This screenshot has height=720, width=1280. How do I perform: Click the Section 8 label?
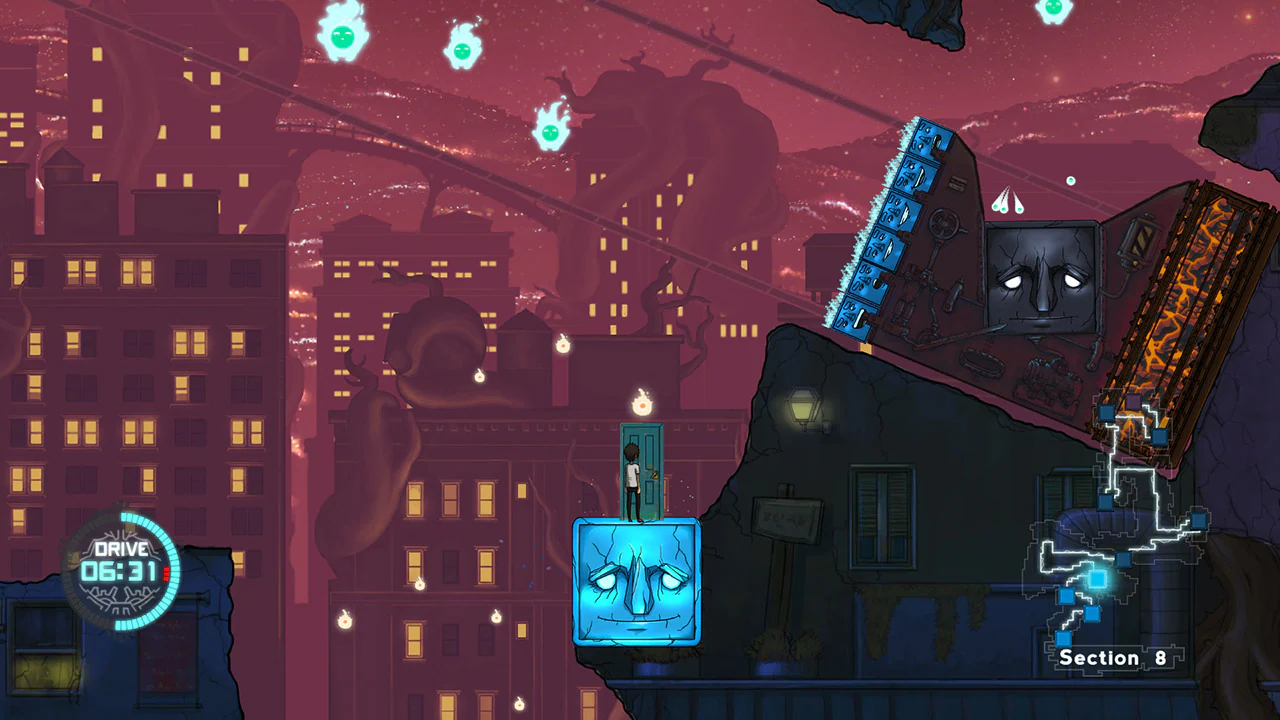(x=1113, y=658)
